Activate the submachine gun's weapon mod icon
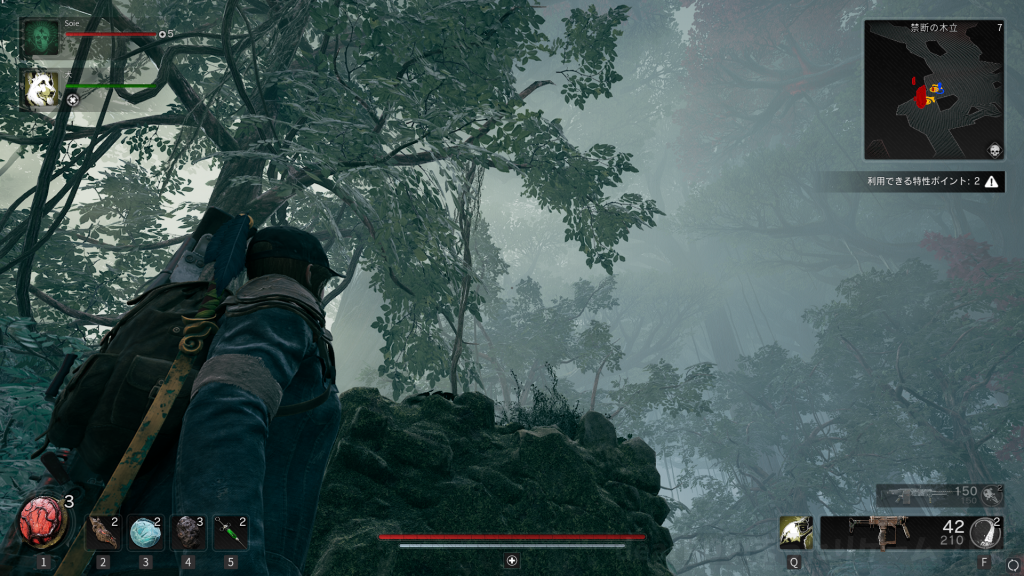The height and width of the screenshot is (576, 1024). (x=985, y=533)
